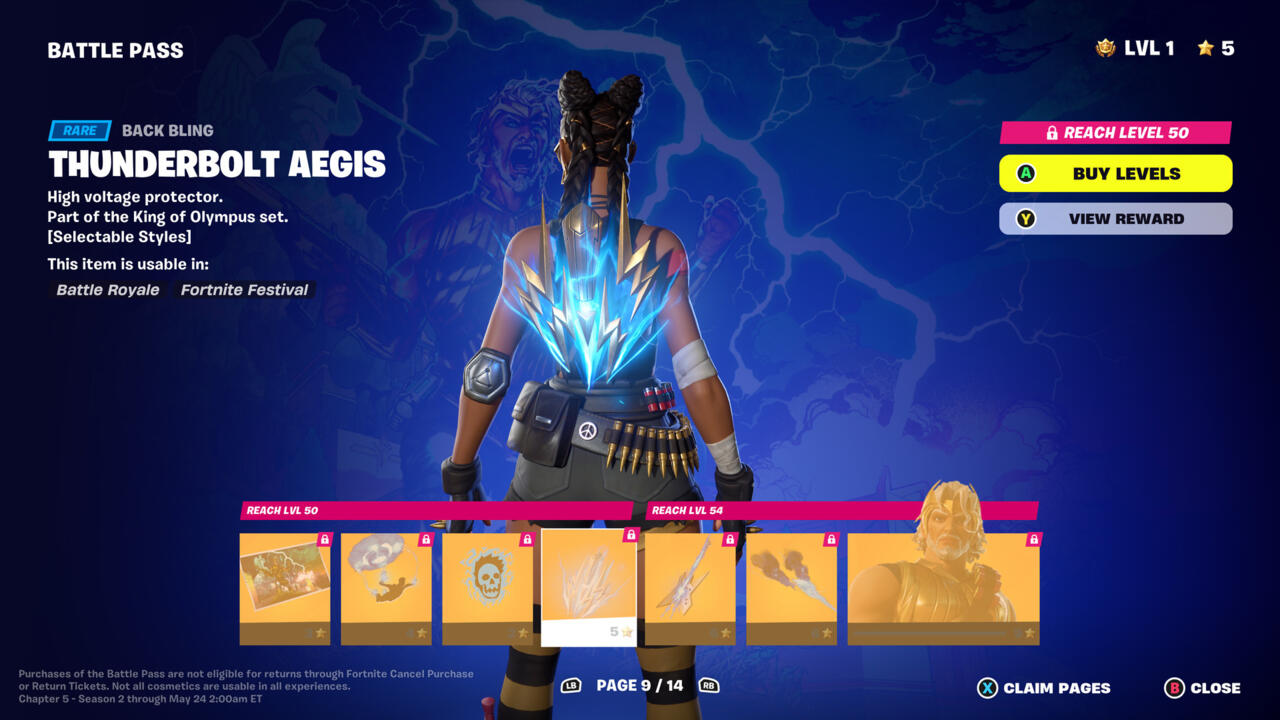Click the Page 9 / 14 indicator
Screen dimensions: 1280x720
point(640,686)
